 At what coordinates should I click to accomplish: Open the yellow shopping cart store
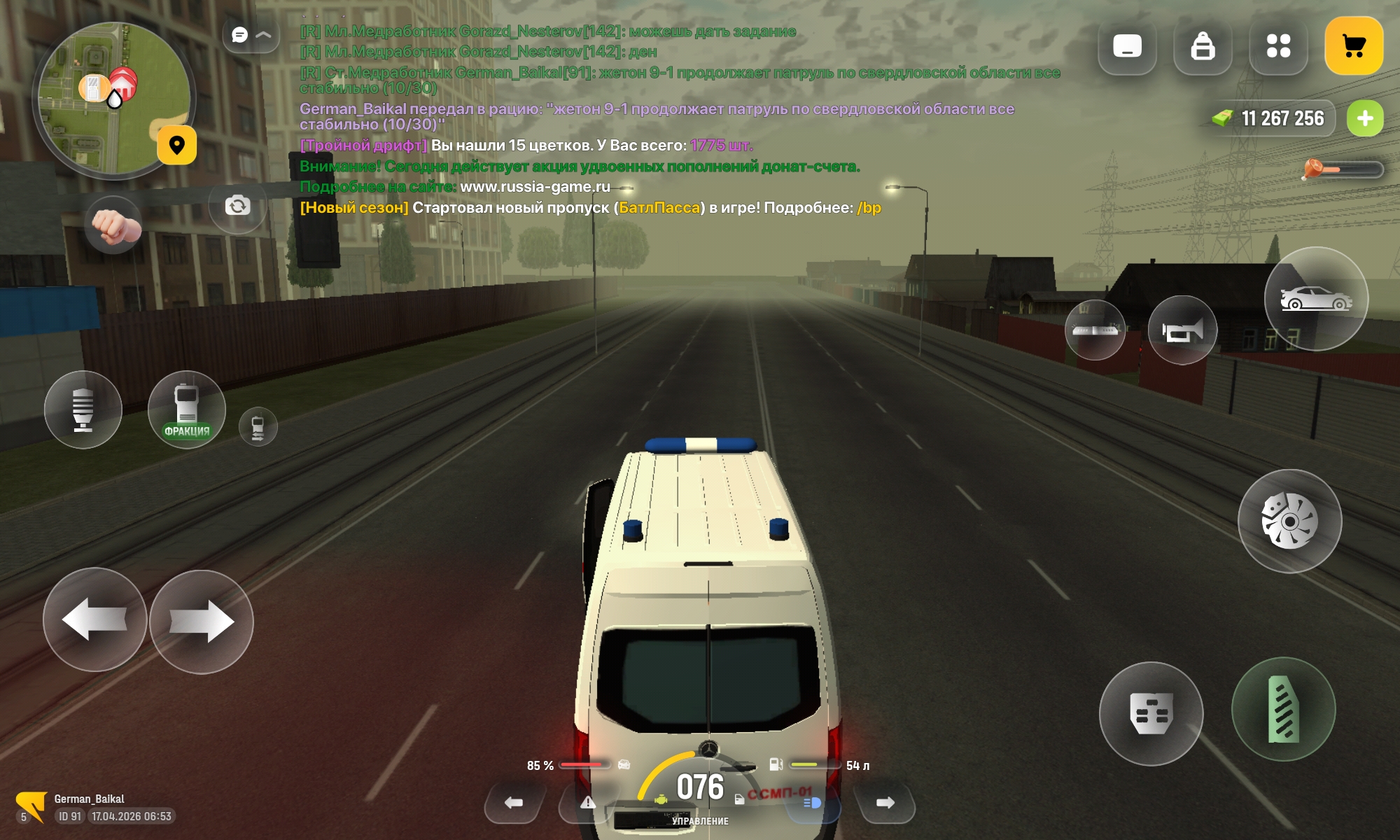[x=1353, y=46]
